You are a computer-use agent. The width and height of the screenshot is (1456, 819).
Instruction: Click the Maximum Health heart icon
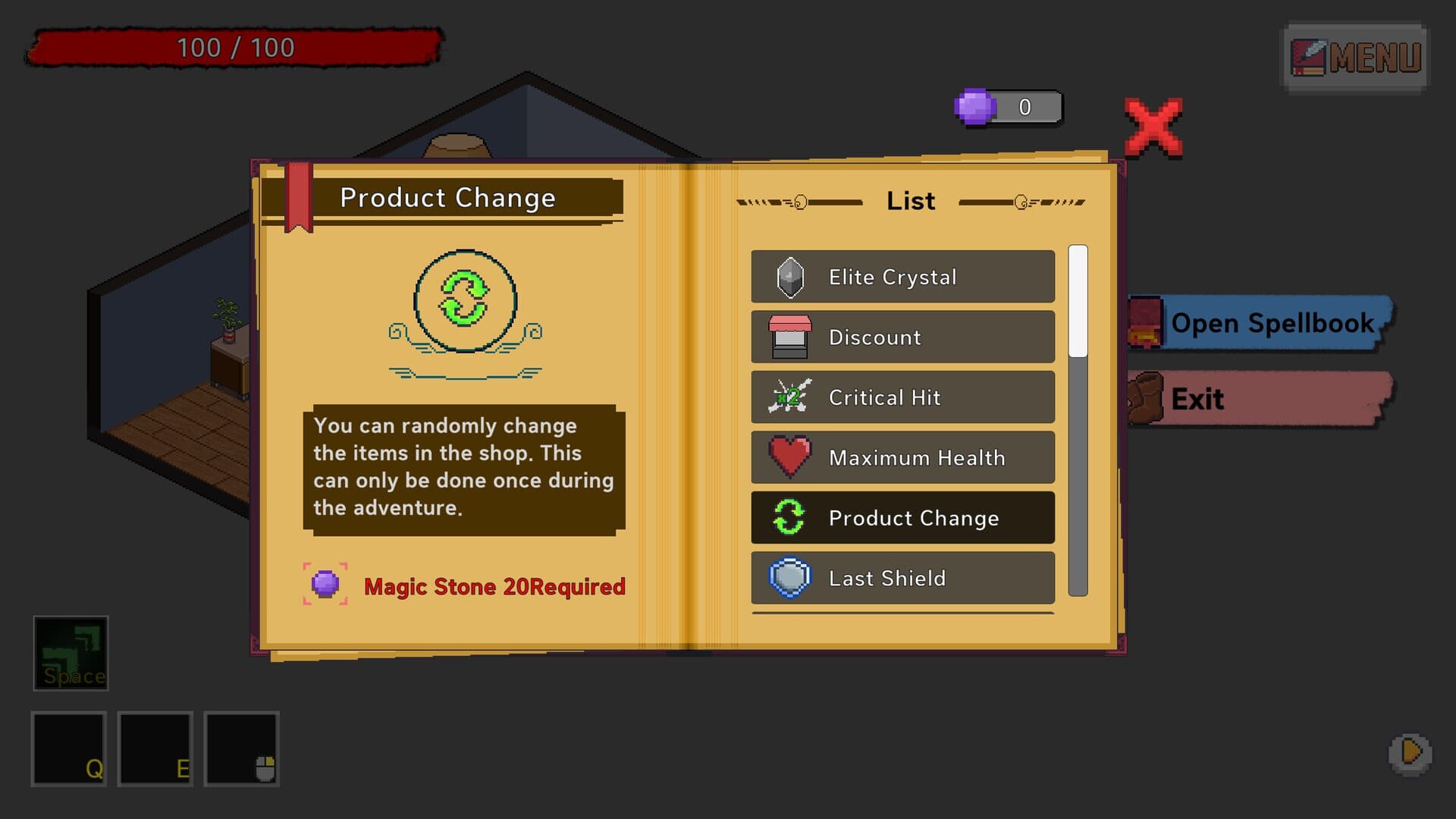[789, 457]
